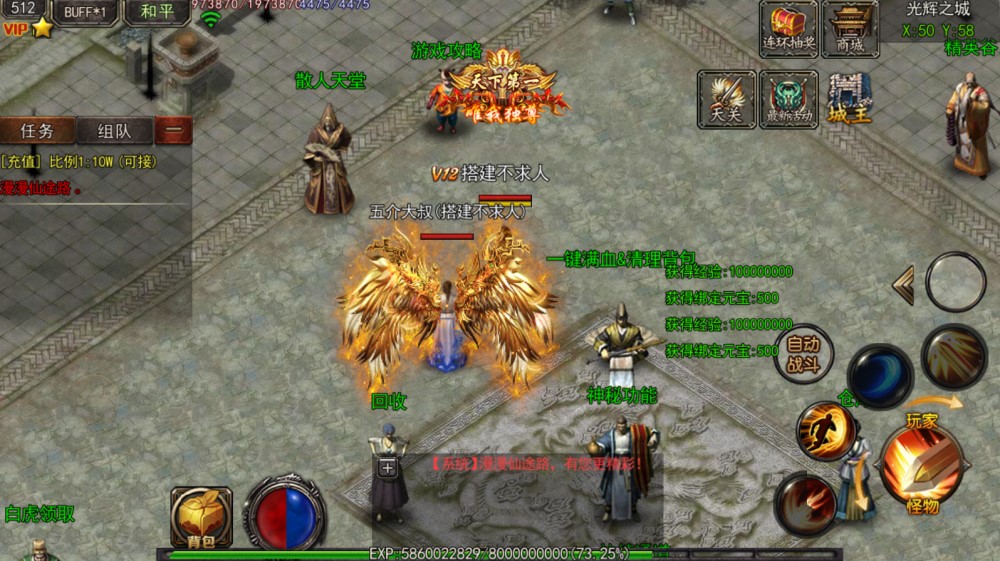This screenshot has height=561, width=1000.
Task: Open the 连环抽奖 treasure chest lottery
Action: (x=789, y=28)
